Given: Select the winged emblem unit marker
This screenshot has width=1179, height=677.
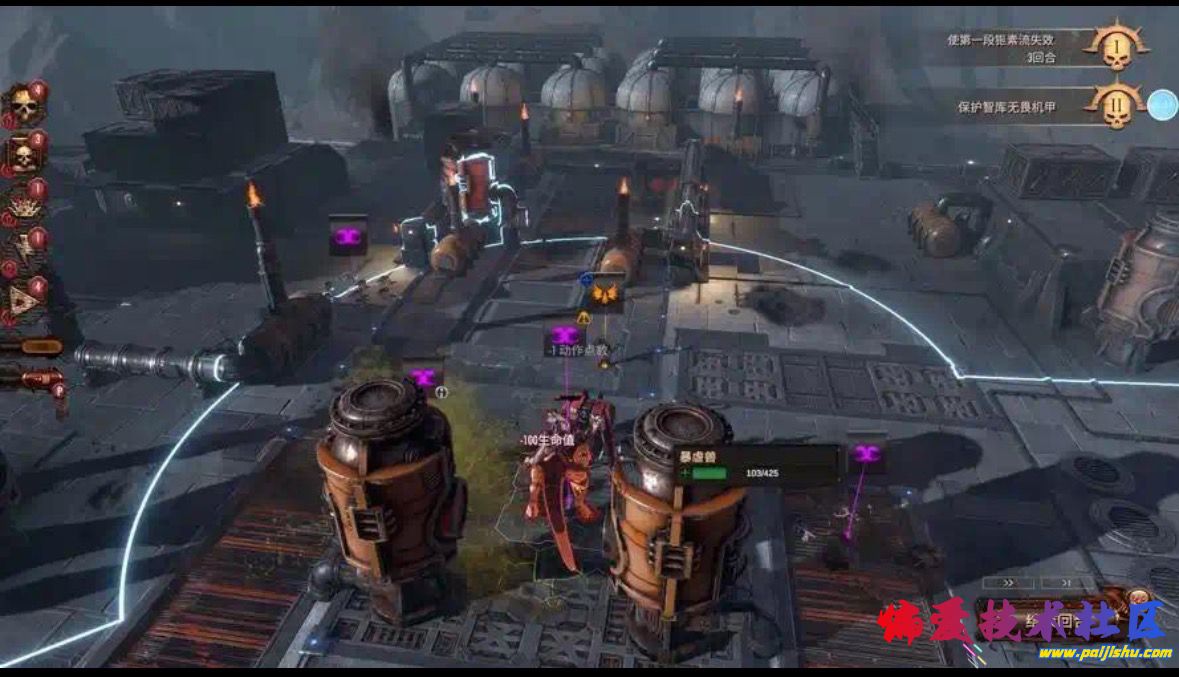Looking at the screenshot, I should click(x=605, y=294).
